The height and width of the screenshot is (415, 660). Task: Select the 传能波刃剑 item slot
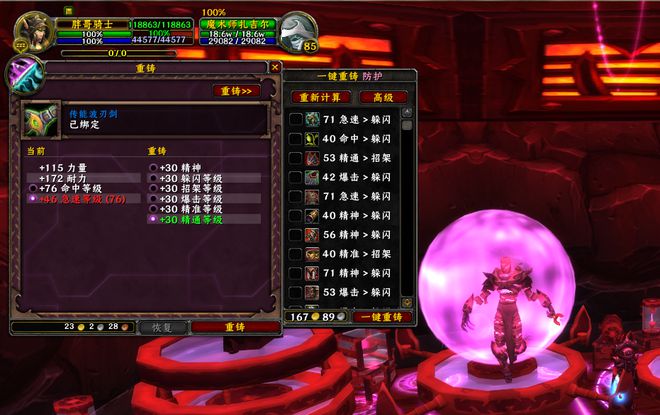point(42,120)
